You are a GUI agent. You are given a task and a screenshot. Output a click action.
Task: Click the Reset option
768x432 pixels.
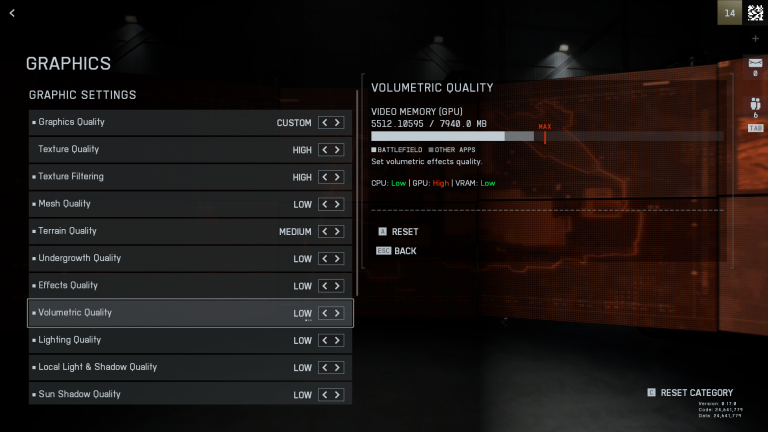click(x=404, y=231)
